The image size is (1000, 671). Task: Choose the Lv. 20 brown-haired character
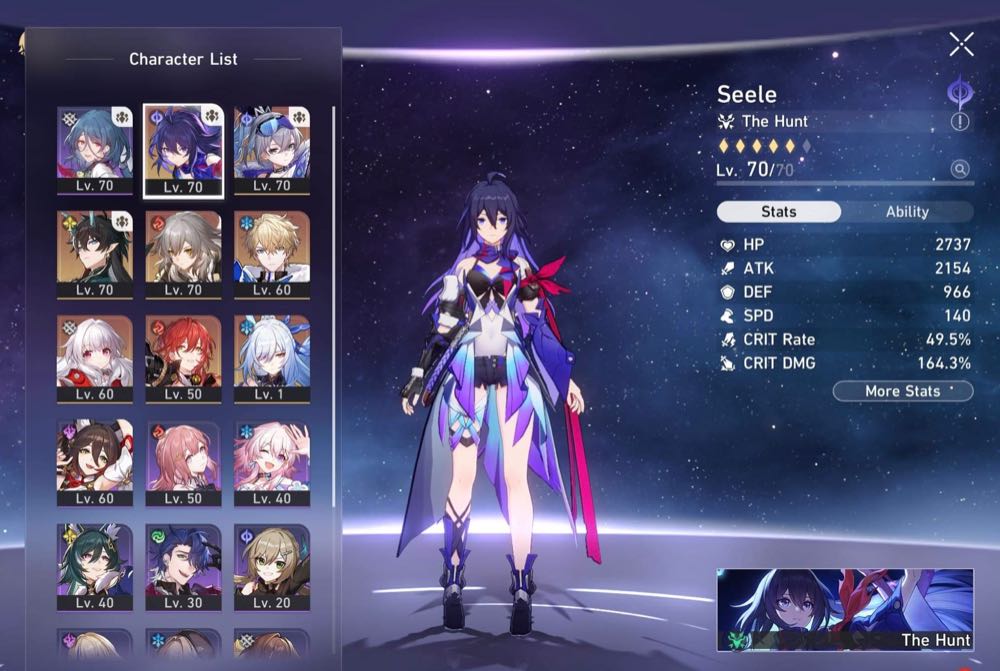click(x=272, y=567)
